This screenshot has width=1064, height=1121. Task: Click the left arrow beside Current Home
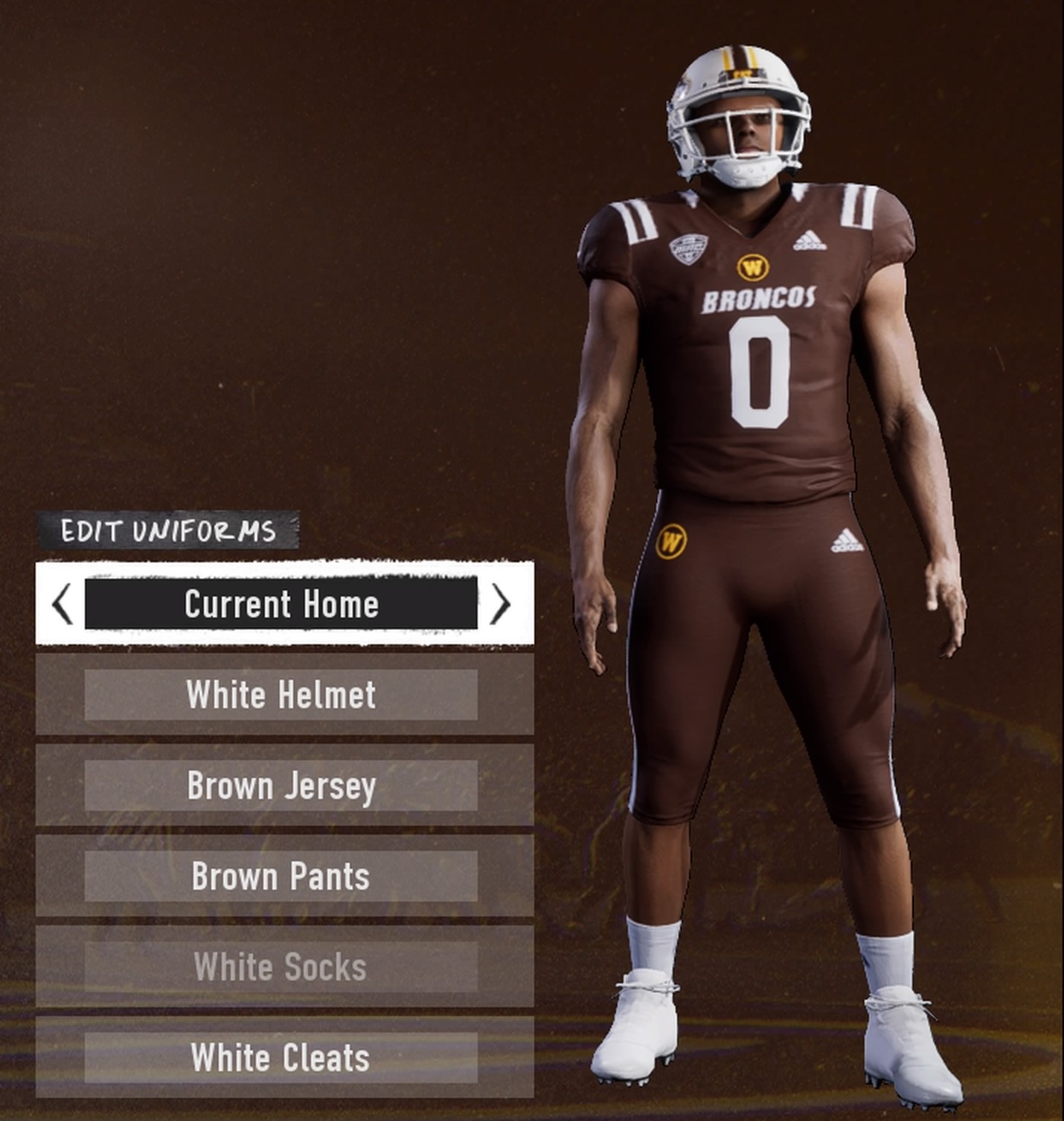(63, 603)
